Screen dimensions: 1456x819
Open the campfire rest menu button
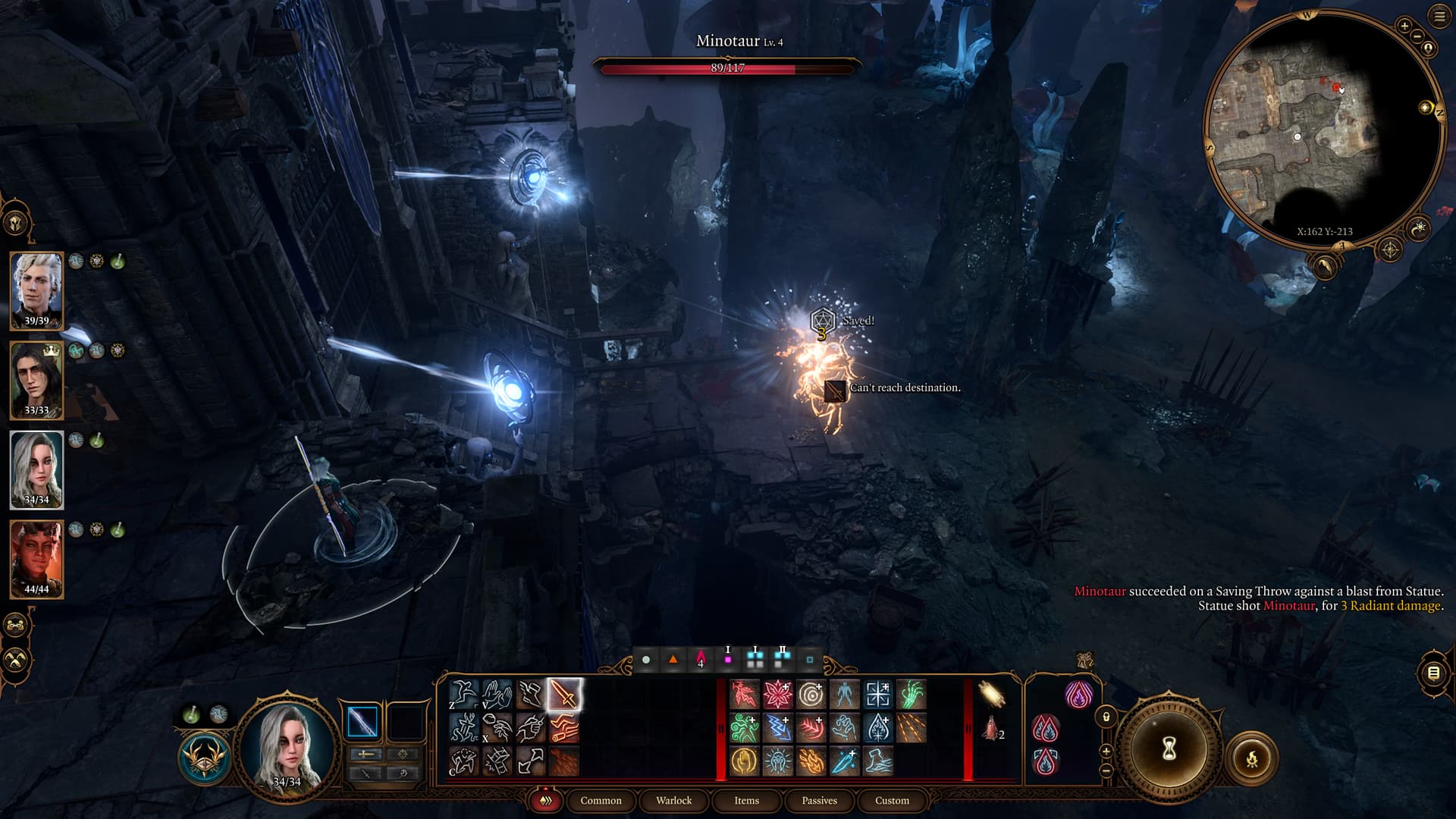[1251, 758]
